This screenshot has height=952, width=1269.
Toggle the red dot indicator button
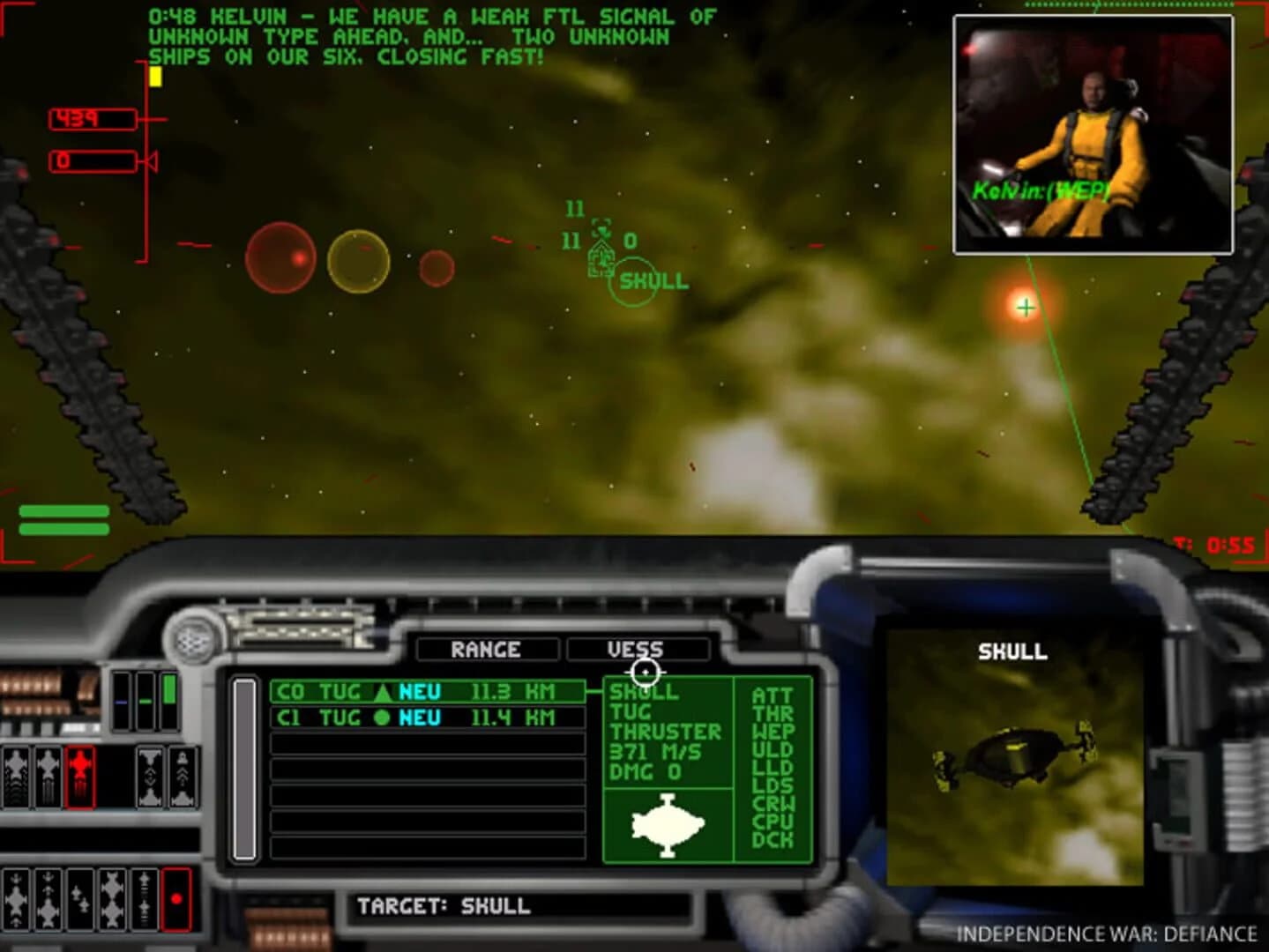pyautogui.click(x=176, y=898)
